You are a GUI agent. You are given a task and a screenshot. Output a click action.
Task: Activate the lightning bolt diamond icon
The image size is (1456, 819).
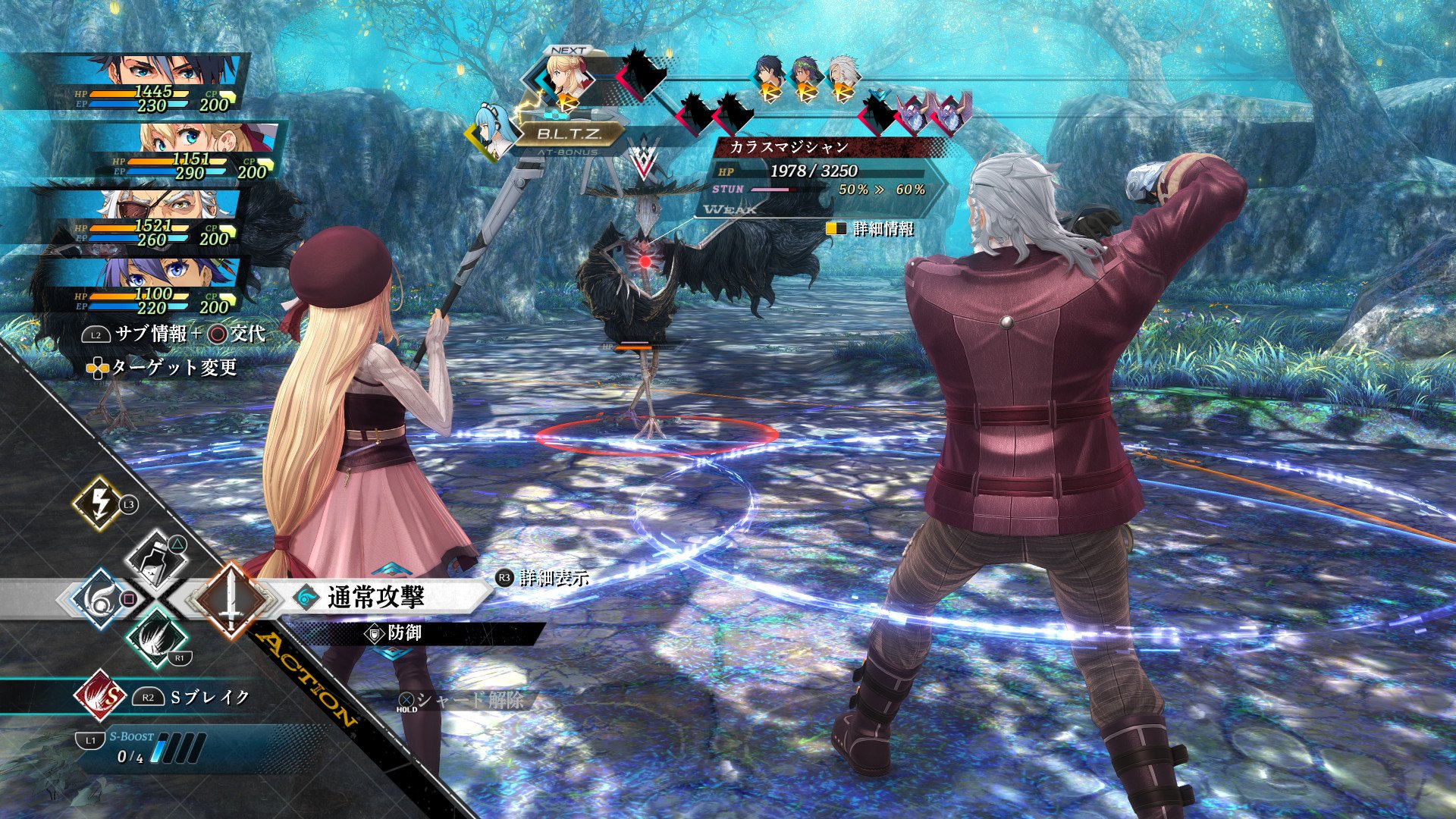(99, 504)
